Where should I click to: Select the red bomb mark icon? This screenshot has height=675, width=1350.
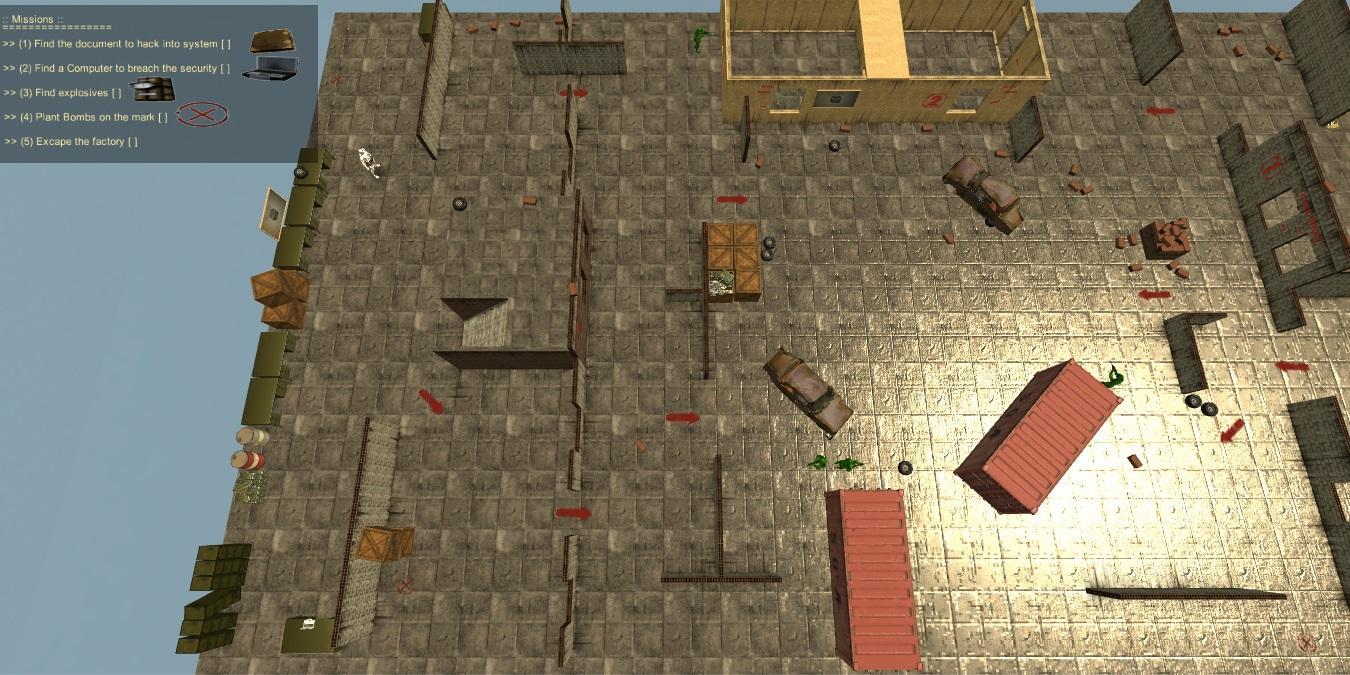point(202,115)
